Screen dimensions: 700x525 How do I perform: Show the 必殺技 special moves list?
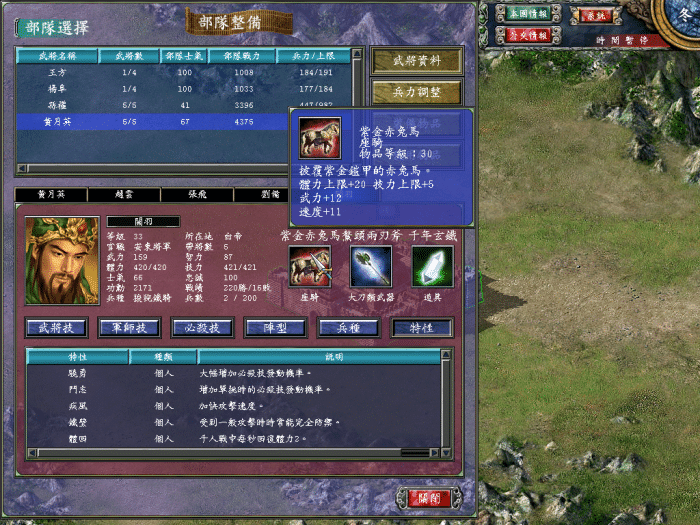[x=202, y=328]
